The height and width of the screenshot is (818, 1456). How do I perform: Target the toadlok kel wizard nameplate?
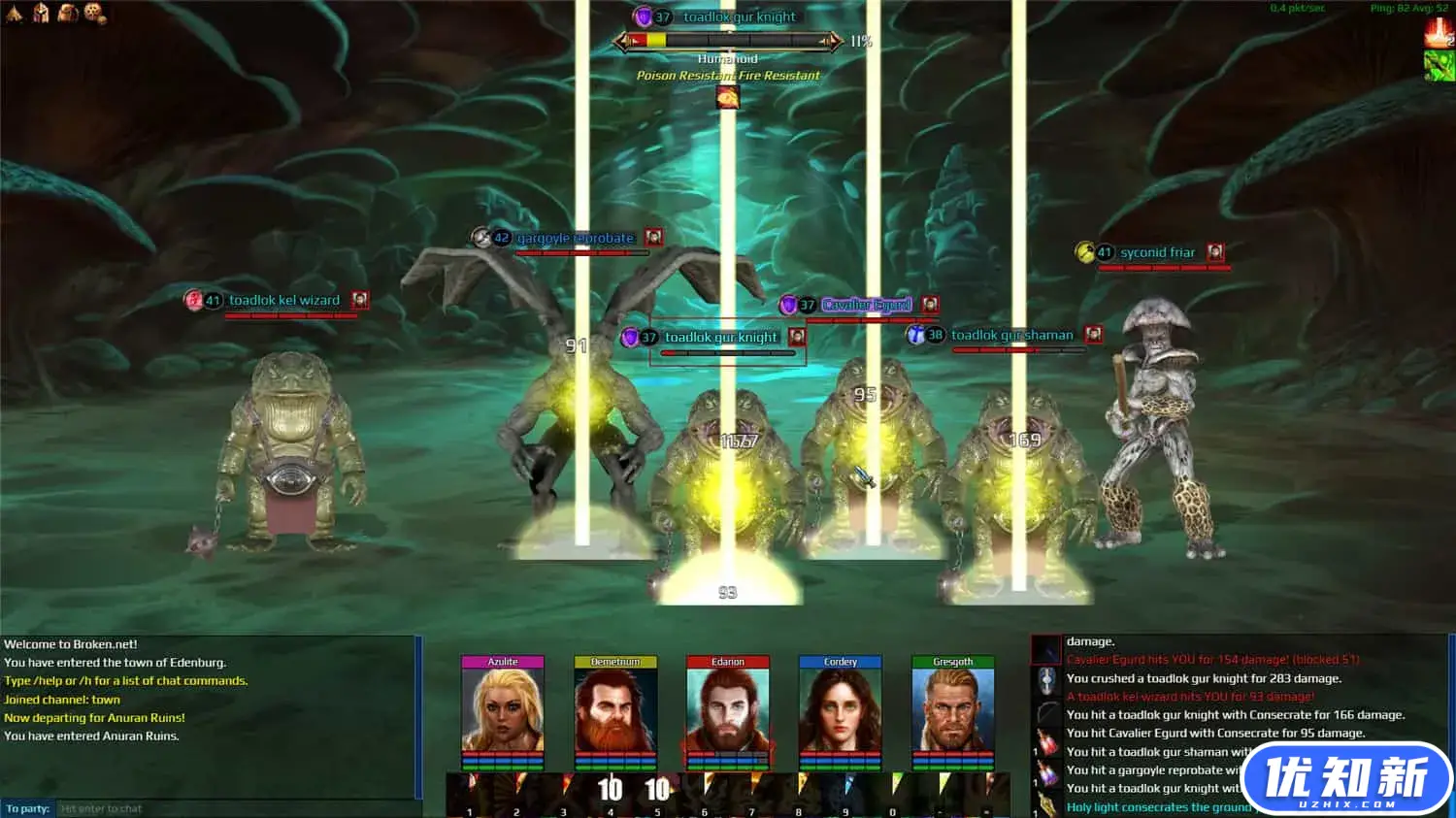[283, 301]
